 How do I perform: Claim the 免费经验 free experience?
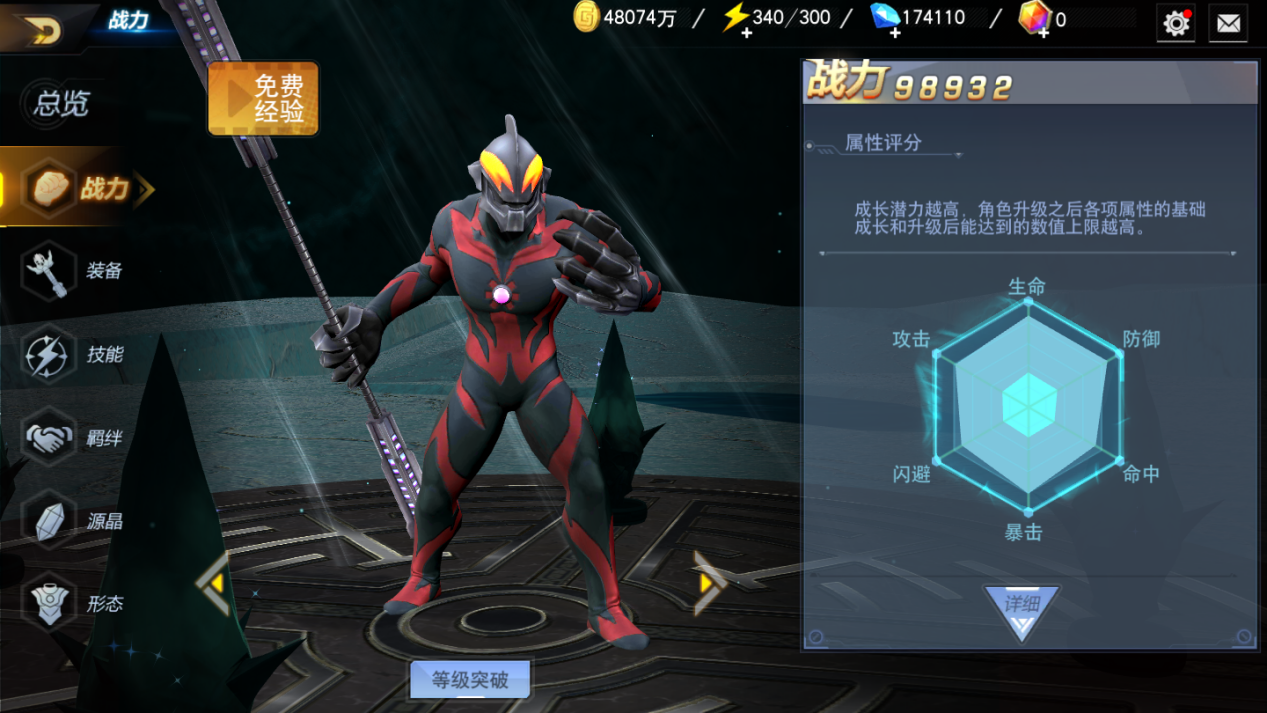[x=263, y=99]
